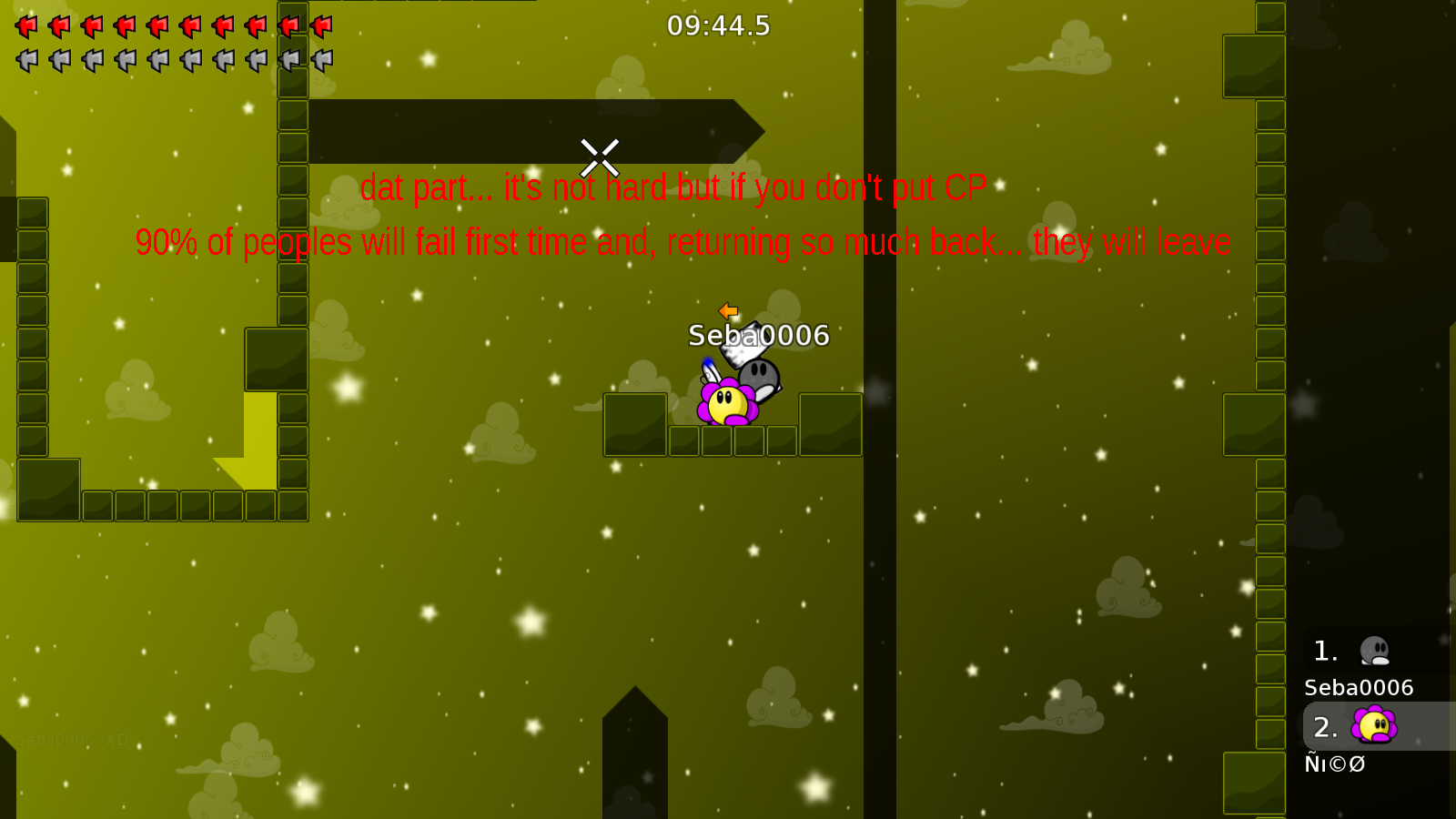Click the white crosshair in the upper area
Image resolution: width=1456 pixels, height=819 pixels.
[x=601, y=157]
